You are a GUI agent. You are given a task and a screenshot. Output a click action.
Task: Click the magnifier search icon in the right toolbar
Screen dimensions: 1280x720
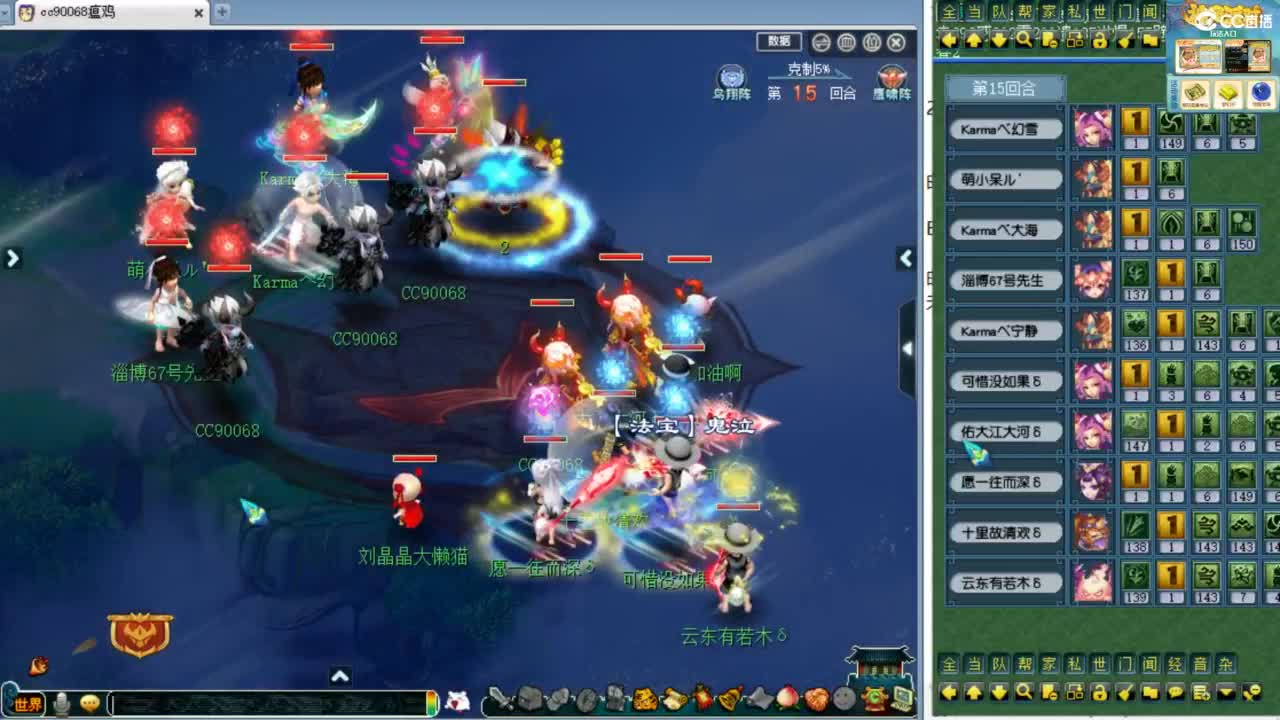(x=1023, y=693)
